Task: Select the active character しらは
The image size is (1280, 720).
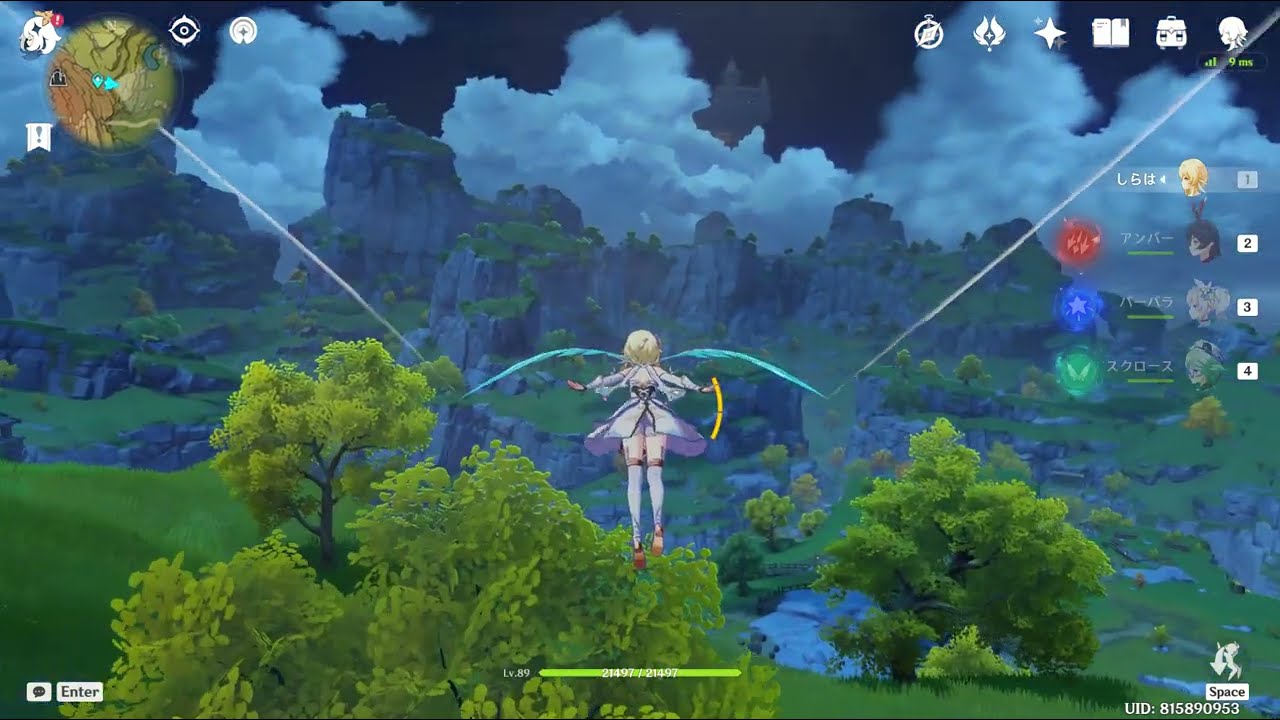Action: 1193,179
